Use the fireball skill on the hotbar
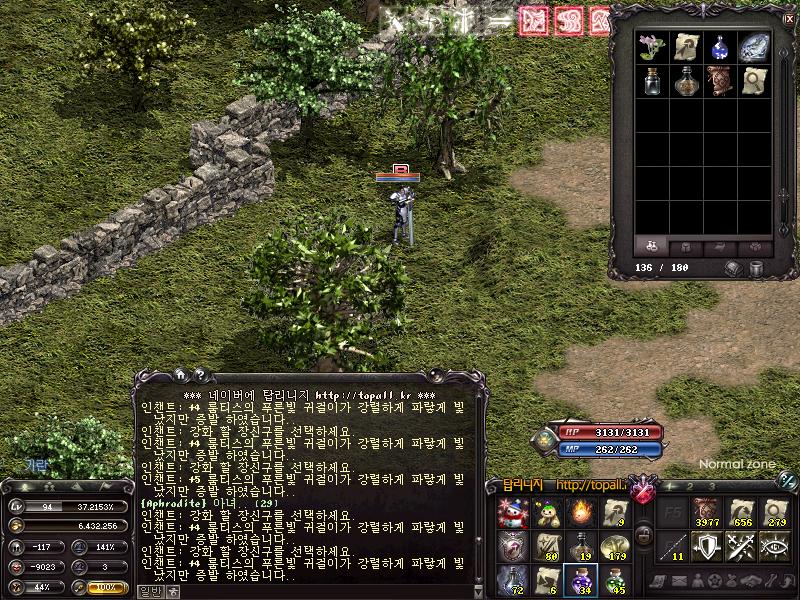 pos(580,513)
